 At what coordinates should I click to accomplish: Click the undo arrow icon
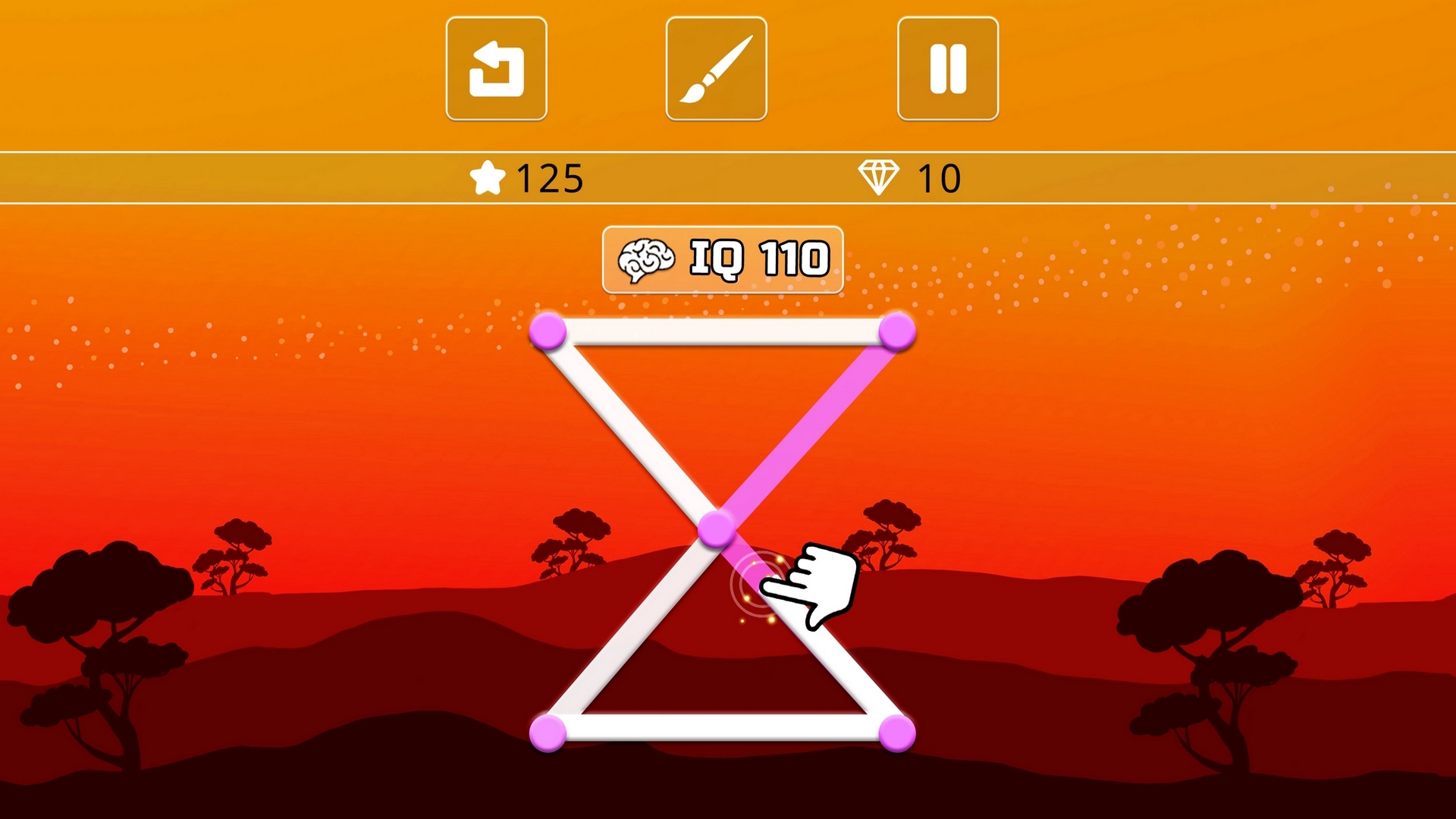(497, 67)
